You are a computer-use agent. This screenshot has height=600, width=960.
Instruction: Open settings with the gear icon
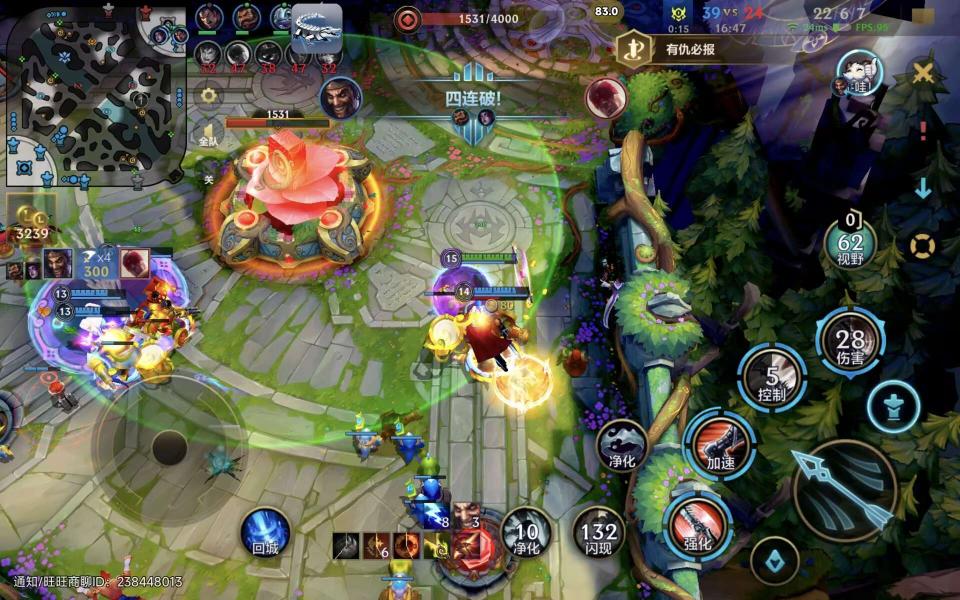(x=209, y=96)
